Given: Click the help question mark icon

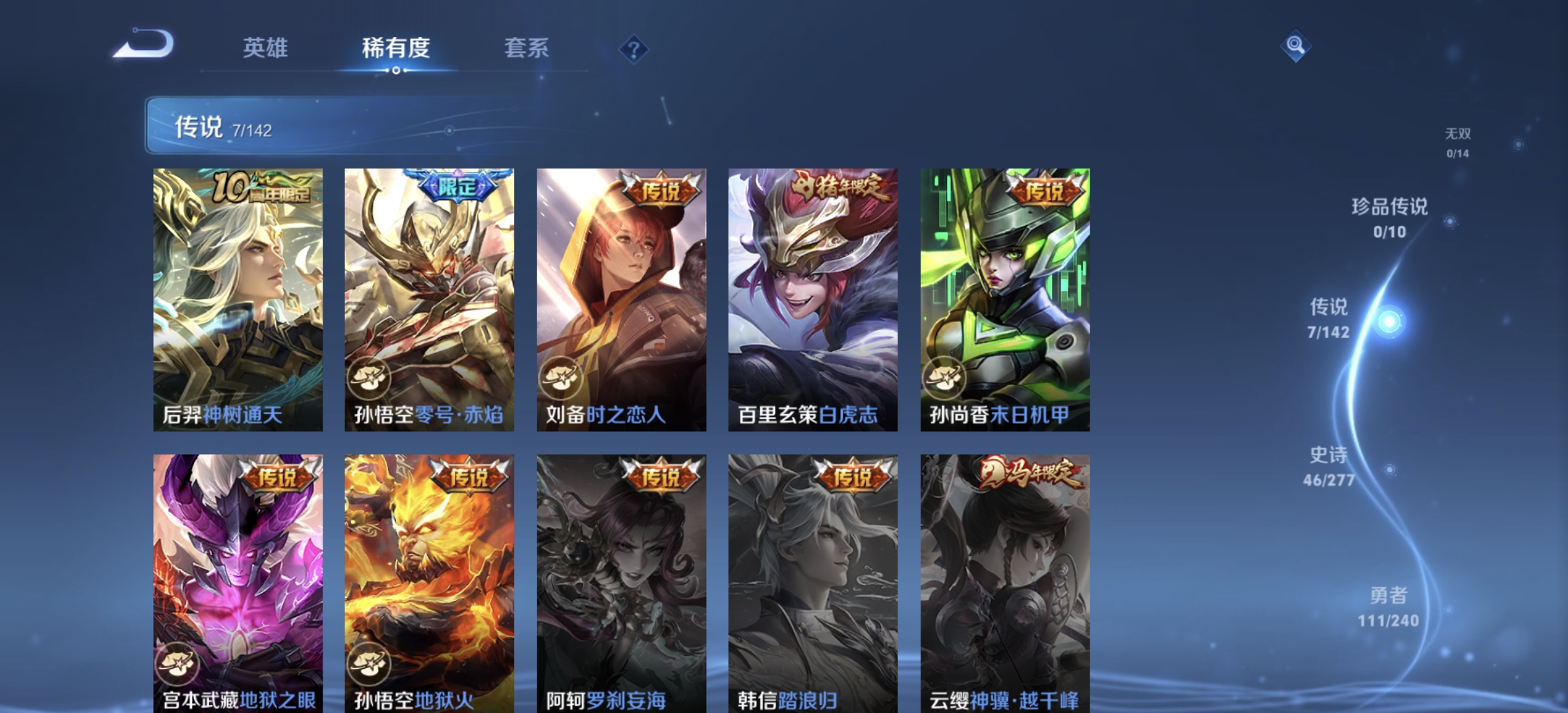Looking at the screenshot, I should click(632, 50).
